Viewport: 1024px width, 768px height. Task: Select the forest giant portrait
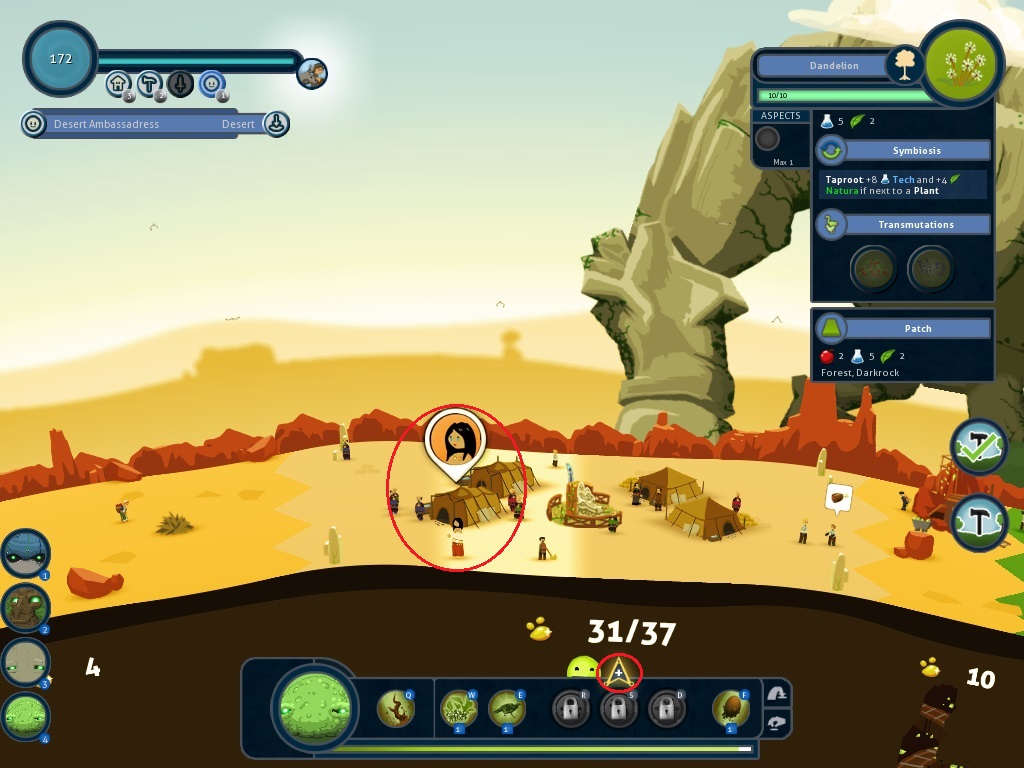(25, 607)
